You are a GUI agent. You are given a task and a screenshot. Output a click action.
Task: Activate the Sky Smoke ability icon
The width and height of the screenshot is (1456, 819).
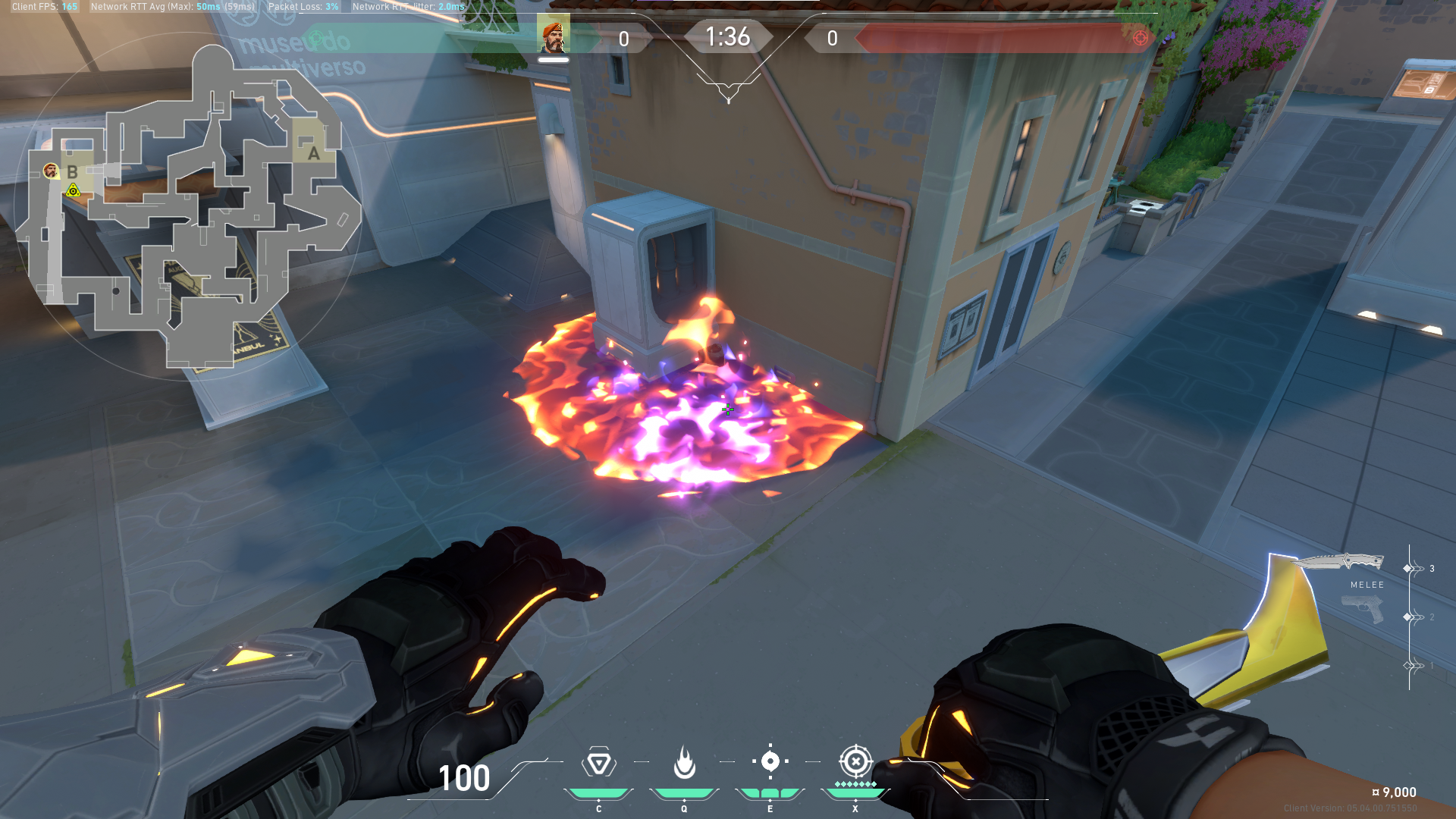click(x=770, y=761)
